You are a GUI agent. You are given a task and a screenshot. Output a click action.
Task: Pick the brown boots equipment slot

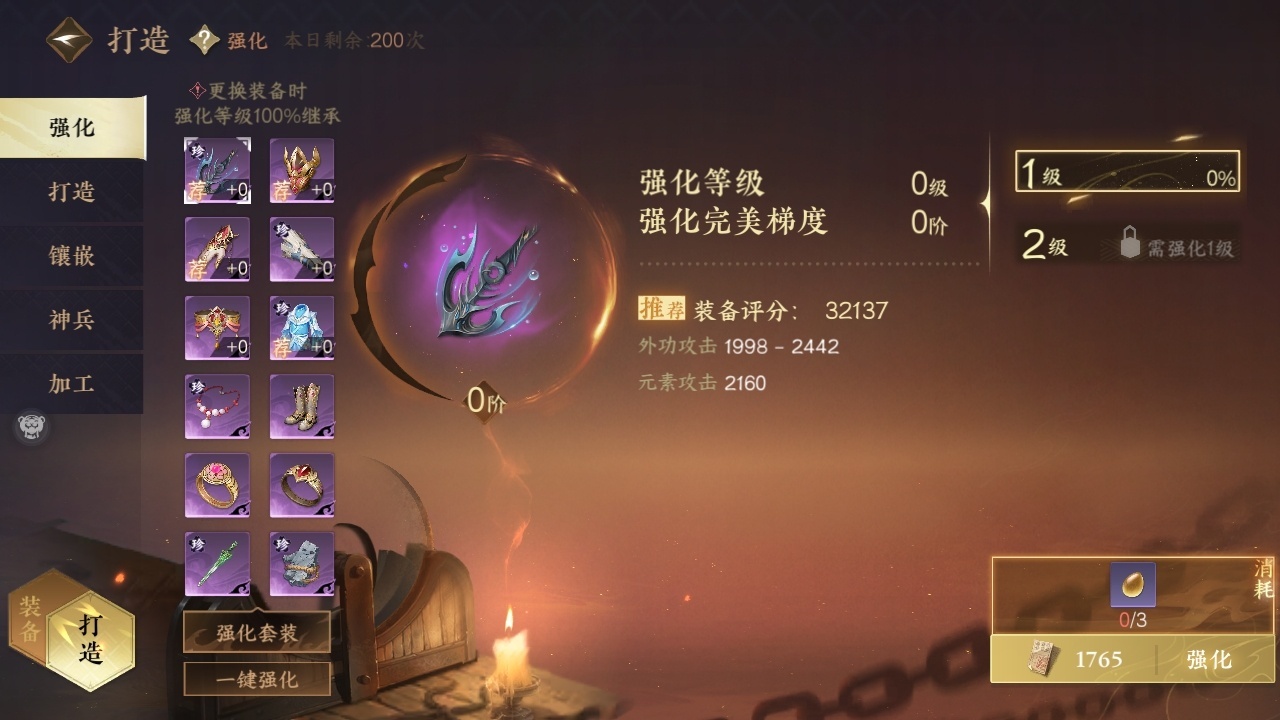point(302,406)
